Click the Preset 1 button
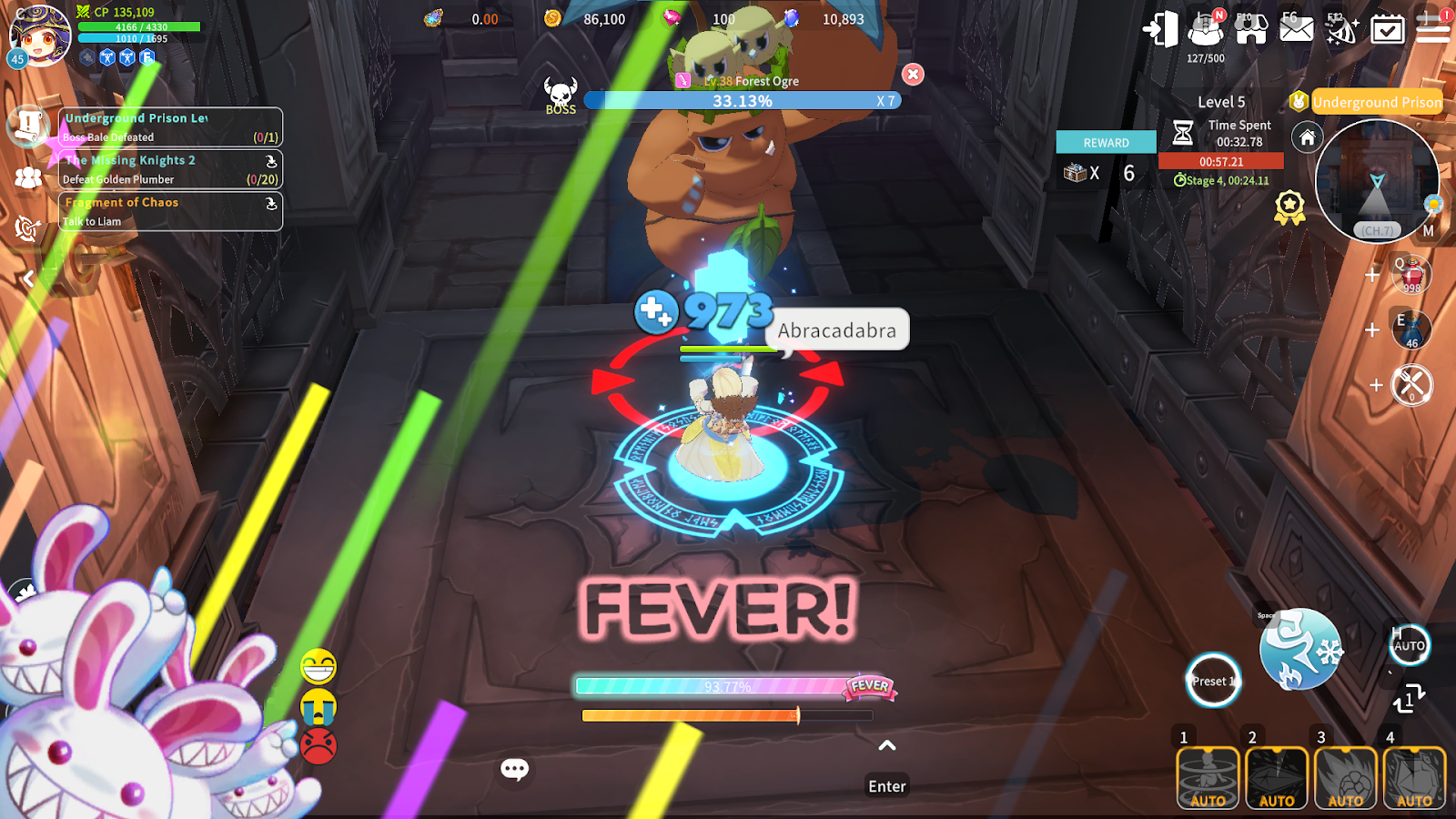This screenshot has height=819, width=1456. pyautogui.click(x=1213, y=681)
